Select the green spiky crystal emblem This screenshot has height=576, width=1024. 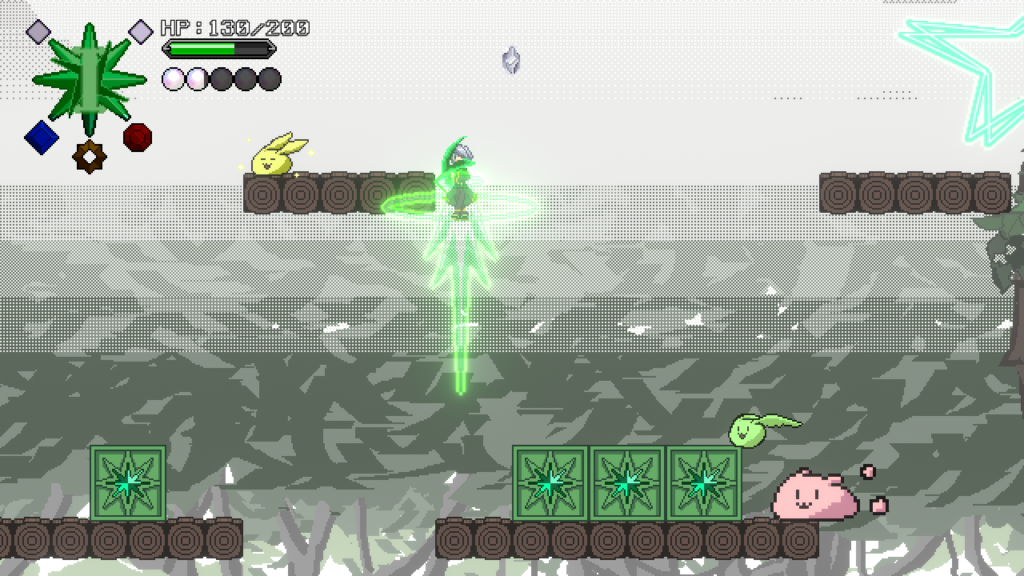click(x=89, y=75)
